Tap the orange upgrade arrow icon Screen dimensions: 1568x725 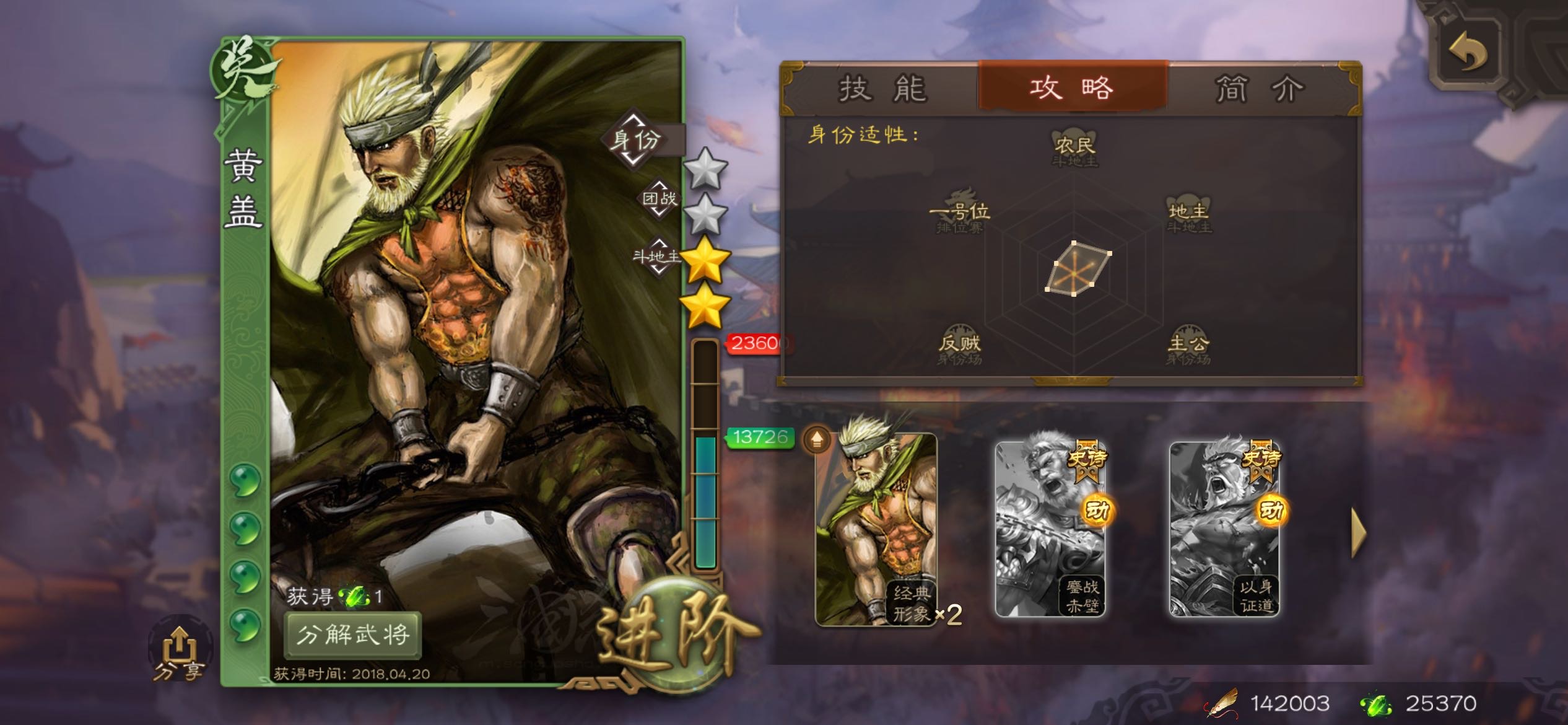pyautogui.click(x=817, y=440)
